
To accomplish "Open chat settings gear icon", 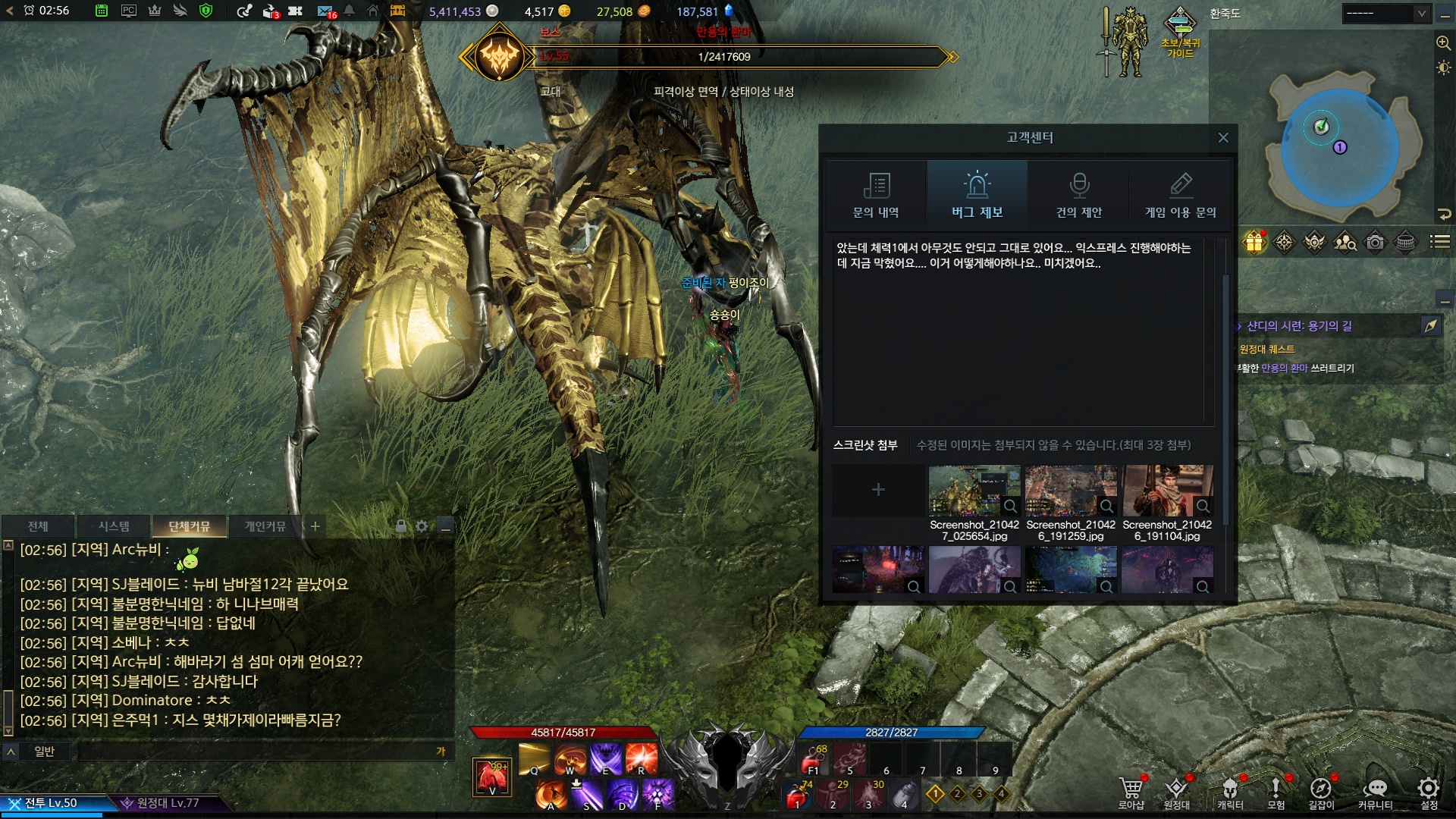I will point(422,526).
